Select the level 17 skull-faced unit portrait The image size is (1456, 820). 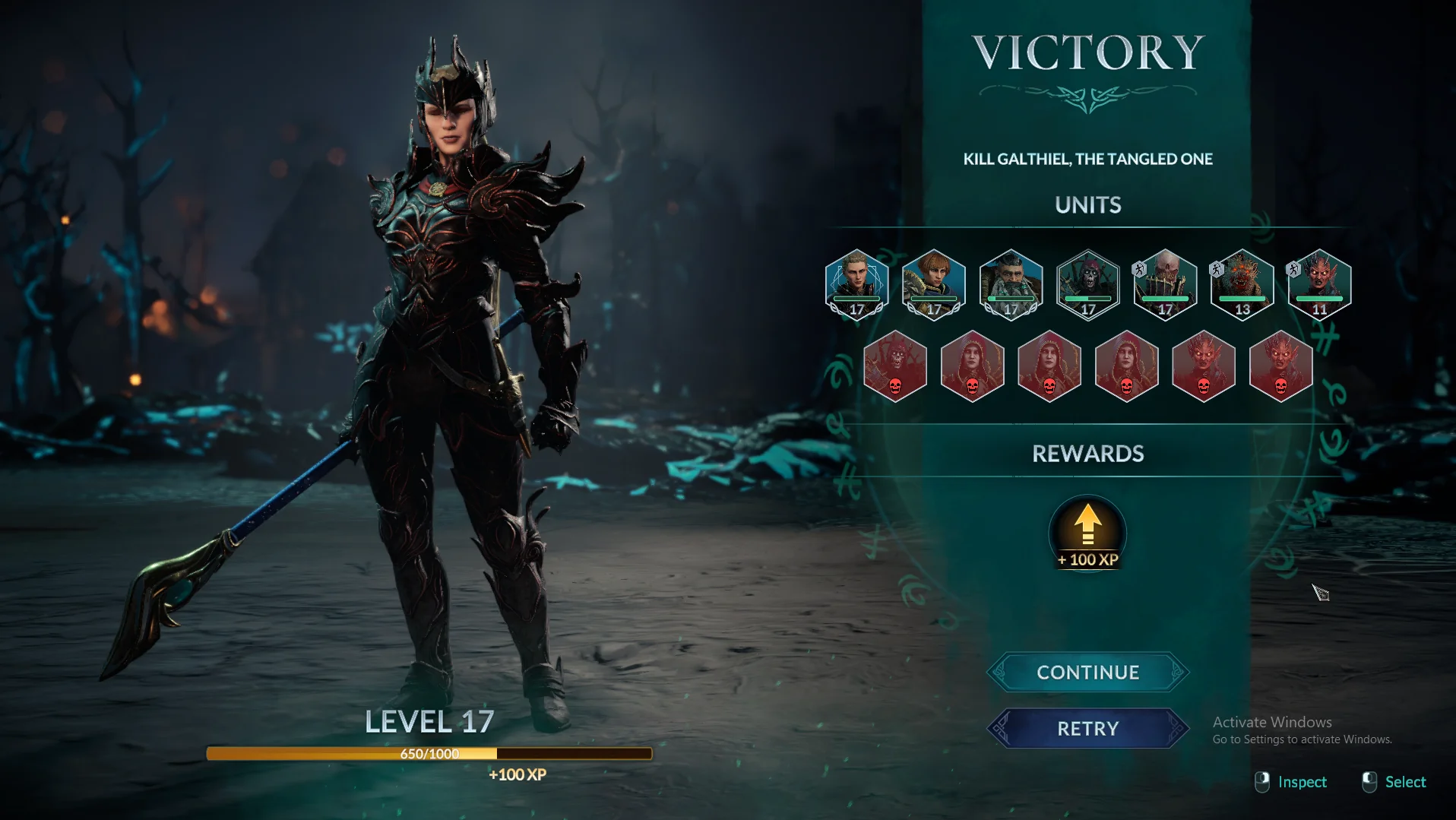(x=1165, y=284)
